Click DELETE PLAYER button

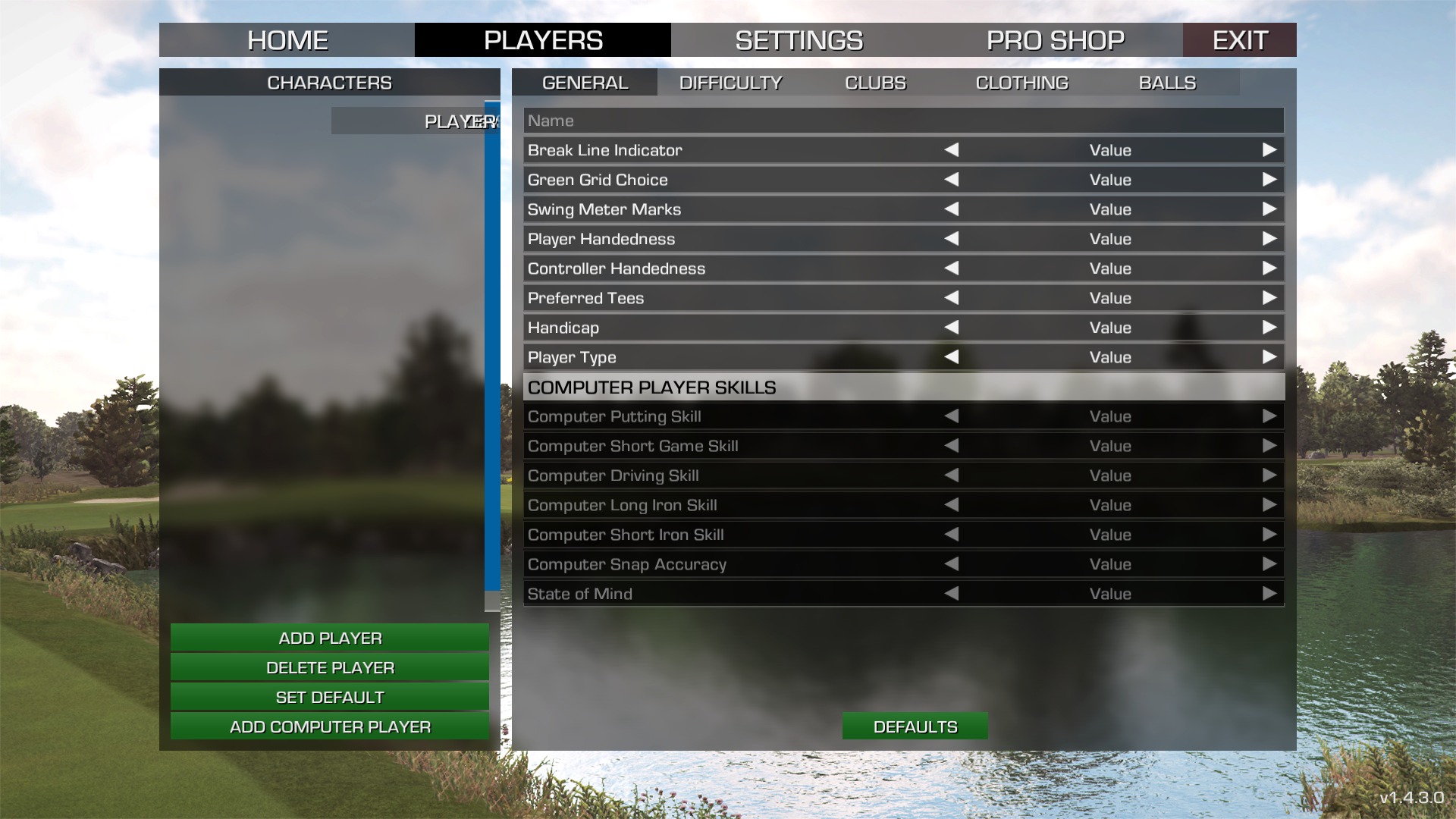pyautogui.click(x=330, y=667)
